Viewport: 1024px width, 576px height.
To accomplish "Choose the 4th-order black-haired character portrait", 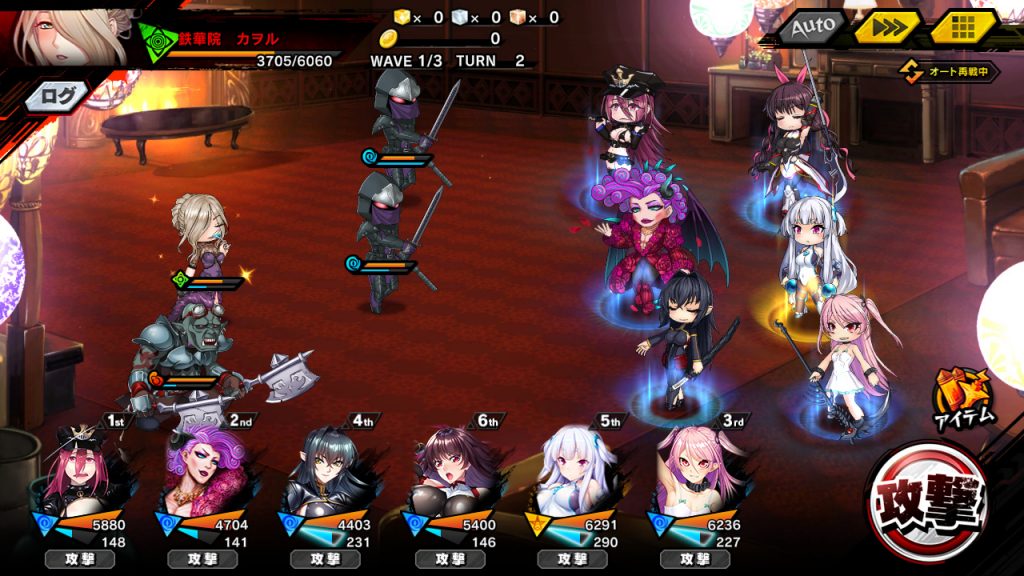I will coord(326,472).
